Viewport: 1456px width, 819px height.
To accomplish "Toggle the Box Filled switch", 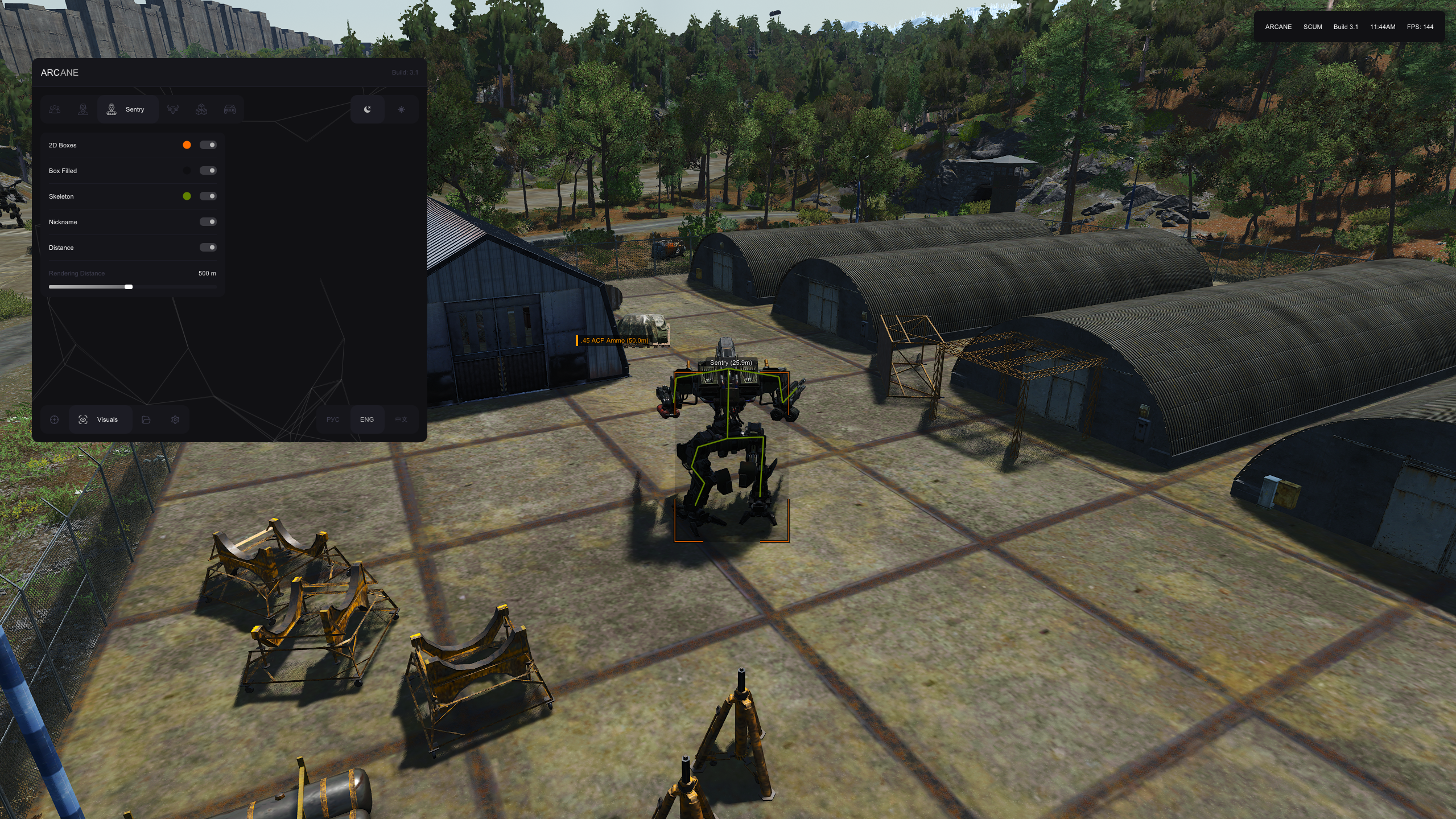I will click(x=208, y=171).
